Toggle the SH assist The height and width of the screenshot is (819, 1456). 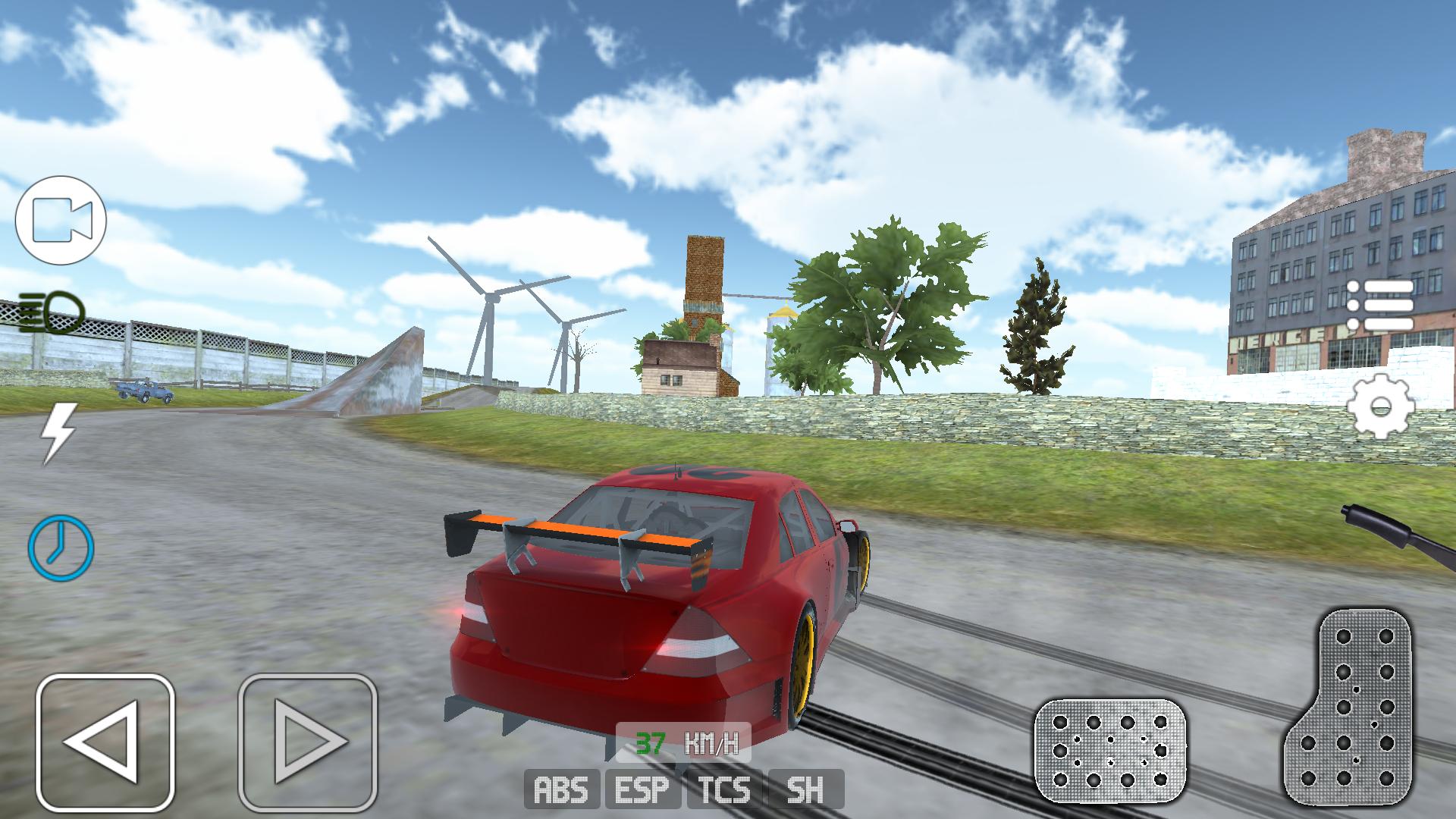(x=806, y=789)
